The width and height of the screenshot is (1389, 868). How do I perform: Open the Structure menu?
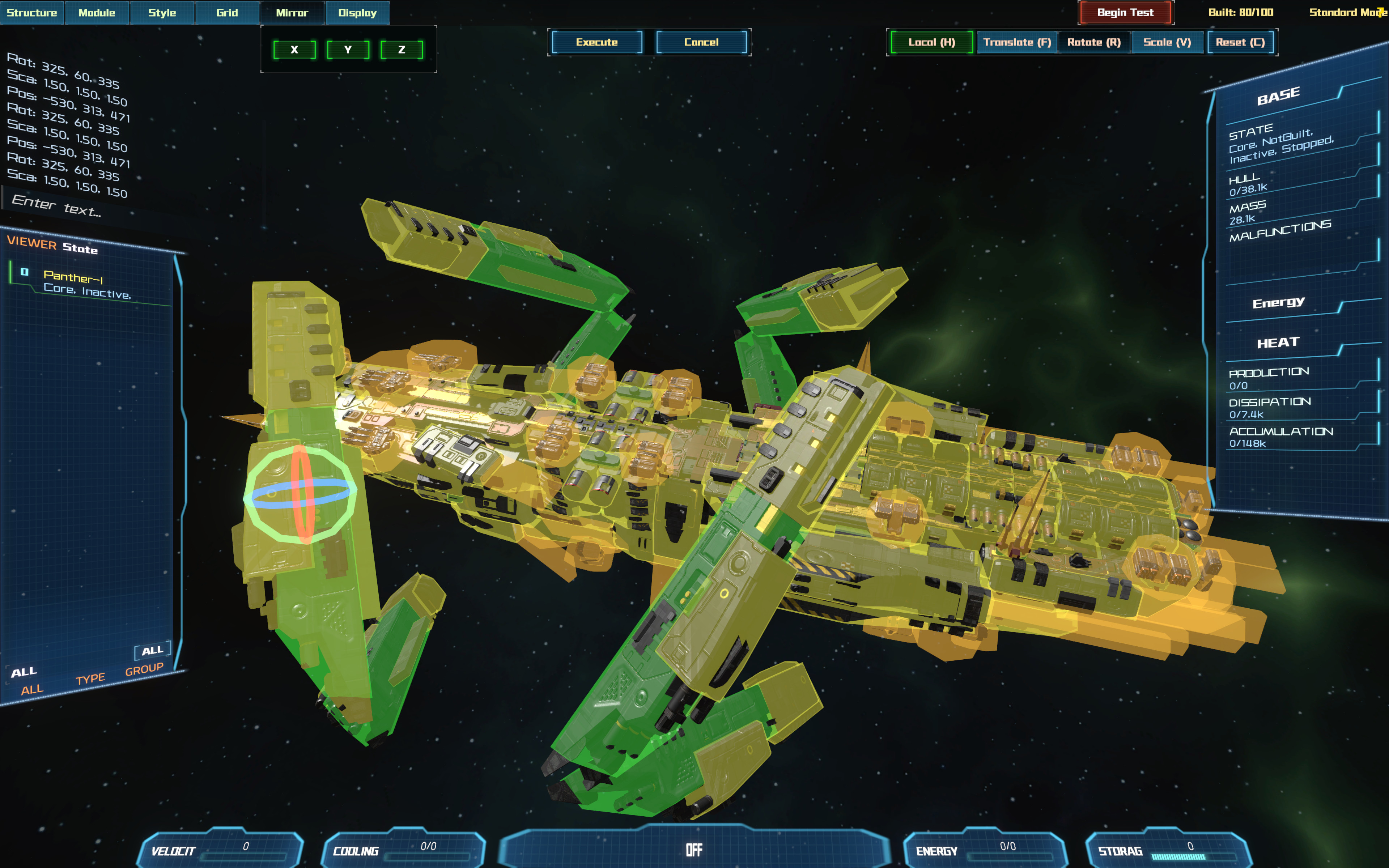32,13
